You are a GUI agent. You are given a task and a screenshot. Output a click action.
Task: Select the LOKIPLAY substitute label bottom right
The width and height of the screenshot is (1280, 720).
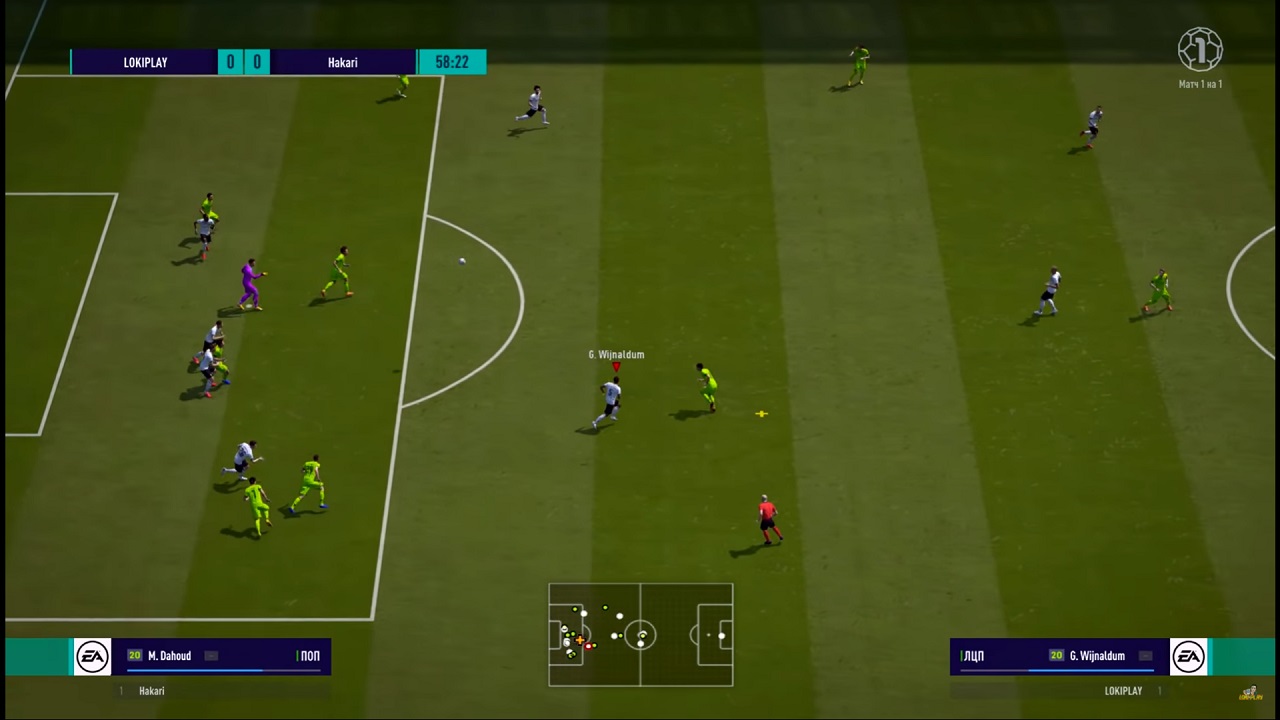[x=1123, y=690]
